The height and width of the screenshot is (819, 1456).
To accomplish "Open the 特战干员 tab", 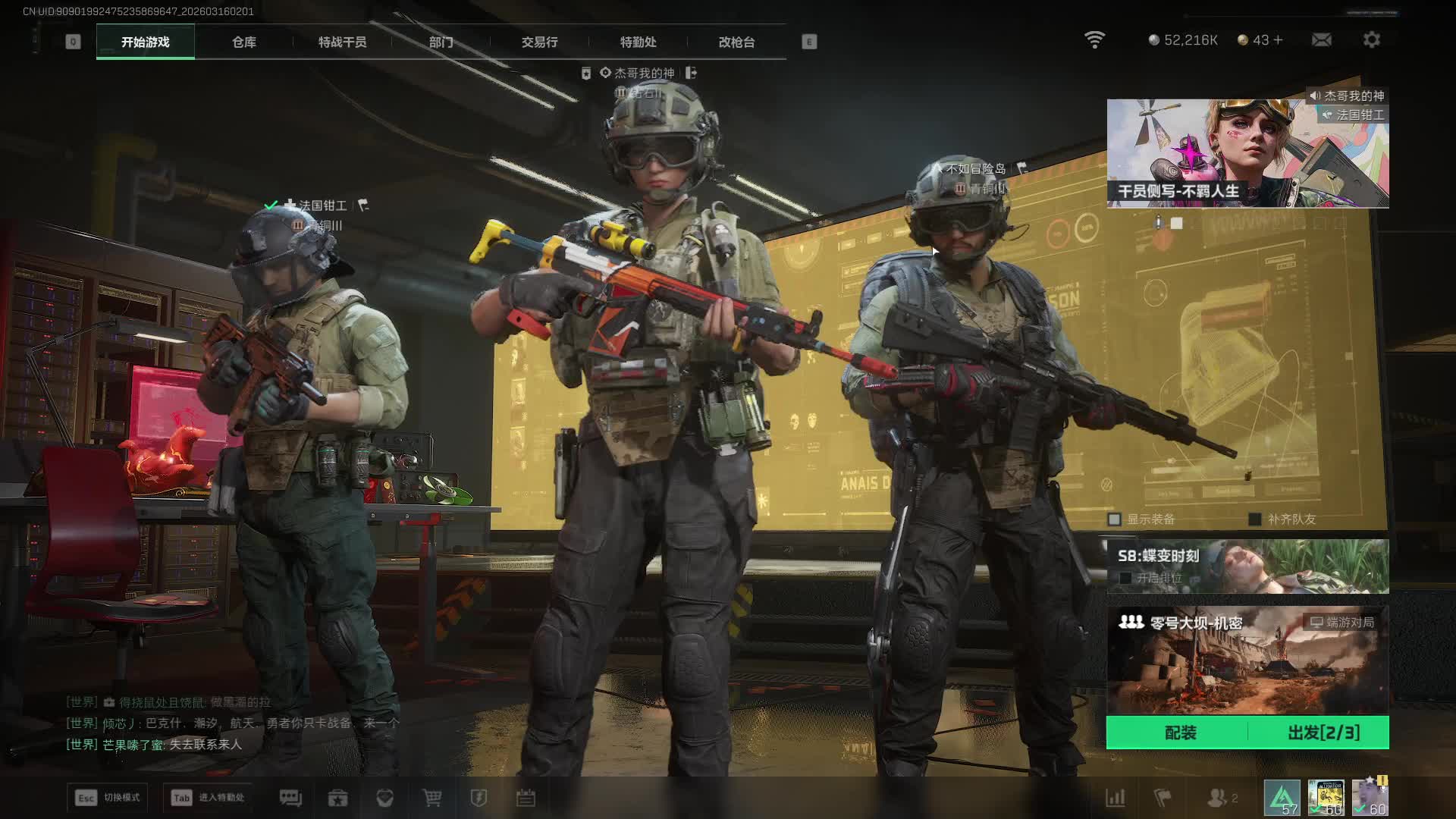I will [342, 42].
